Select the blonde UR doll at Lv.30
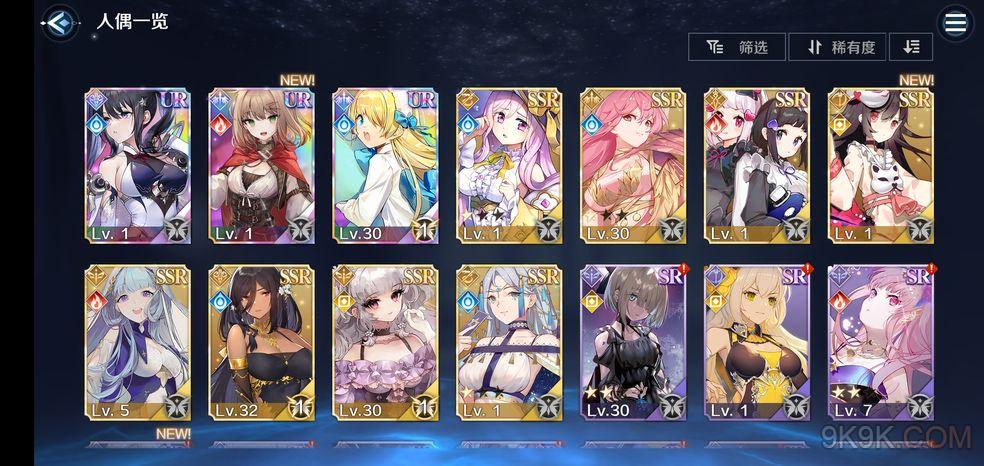 tap(386, 165)
